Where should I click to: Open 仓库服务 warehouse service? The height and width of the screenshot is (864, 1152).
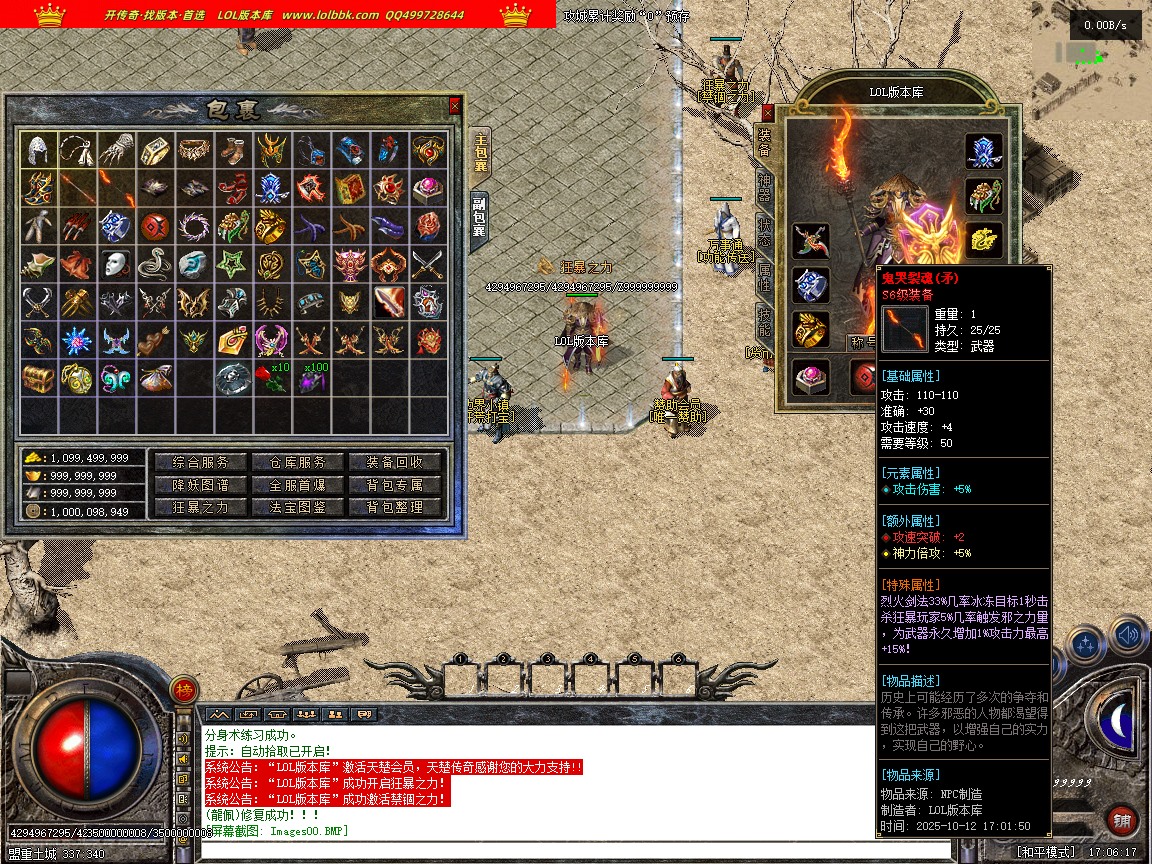pyautogui.click(x=297, y=462)
